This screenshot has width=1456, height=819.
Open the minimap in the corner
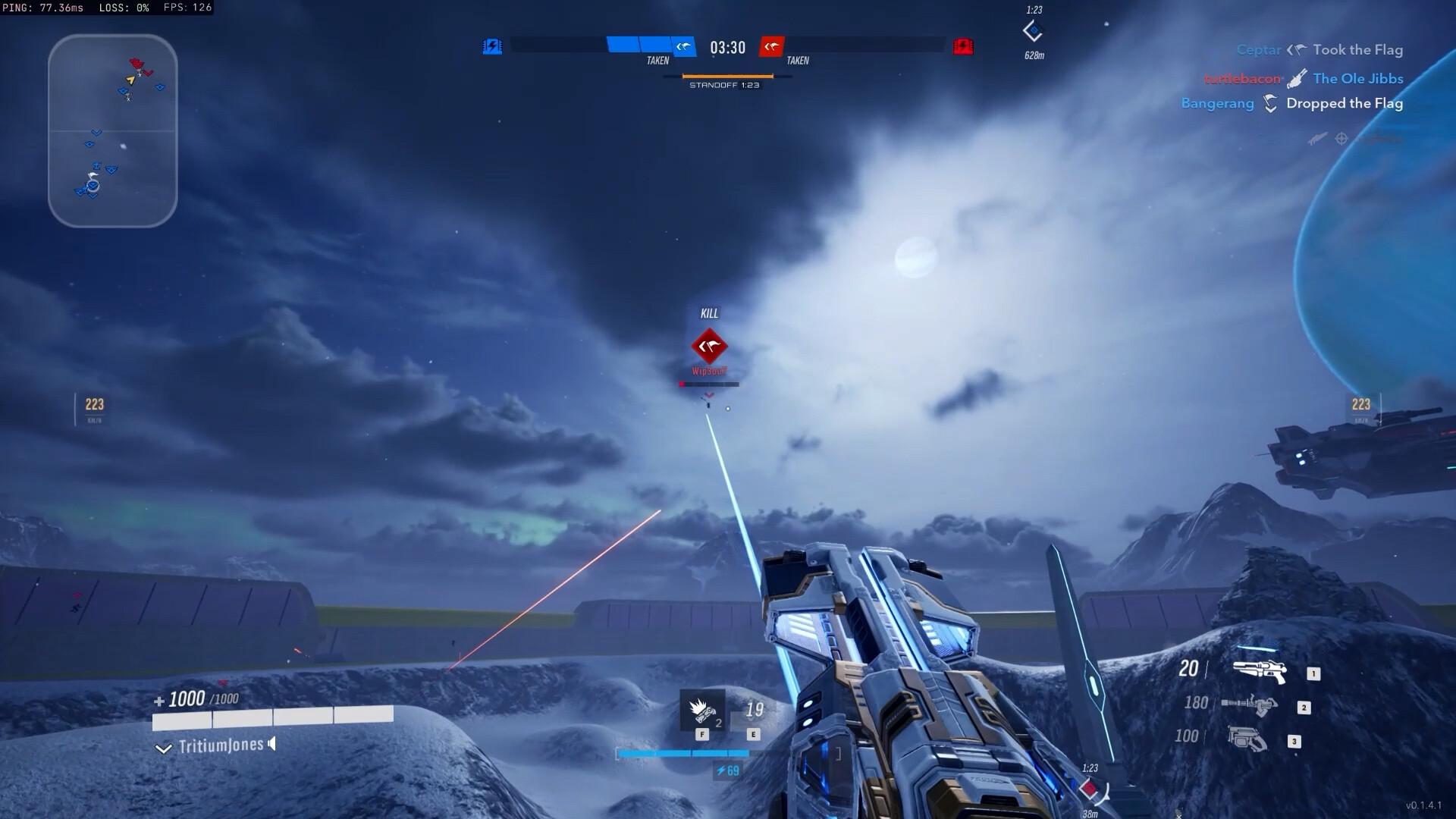[112, 130]
